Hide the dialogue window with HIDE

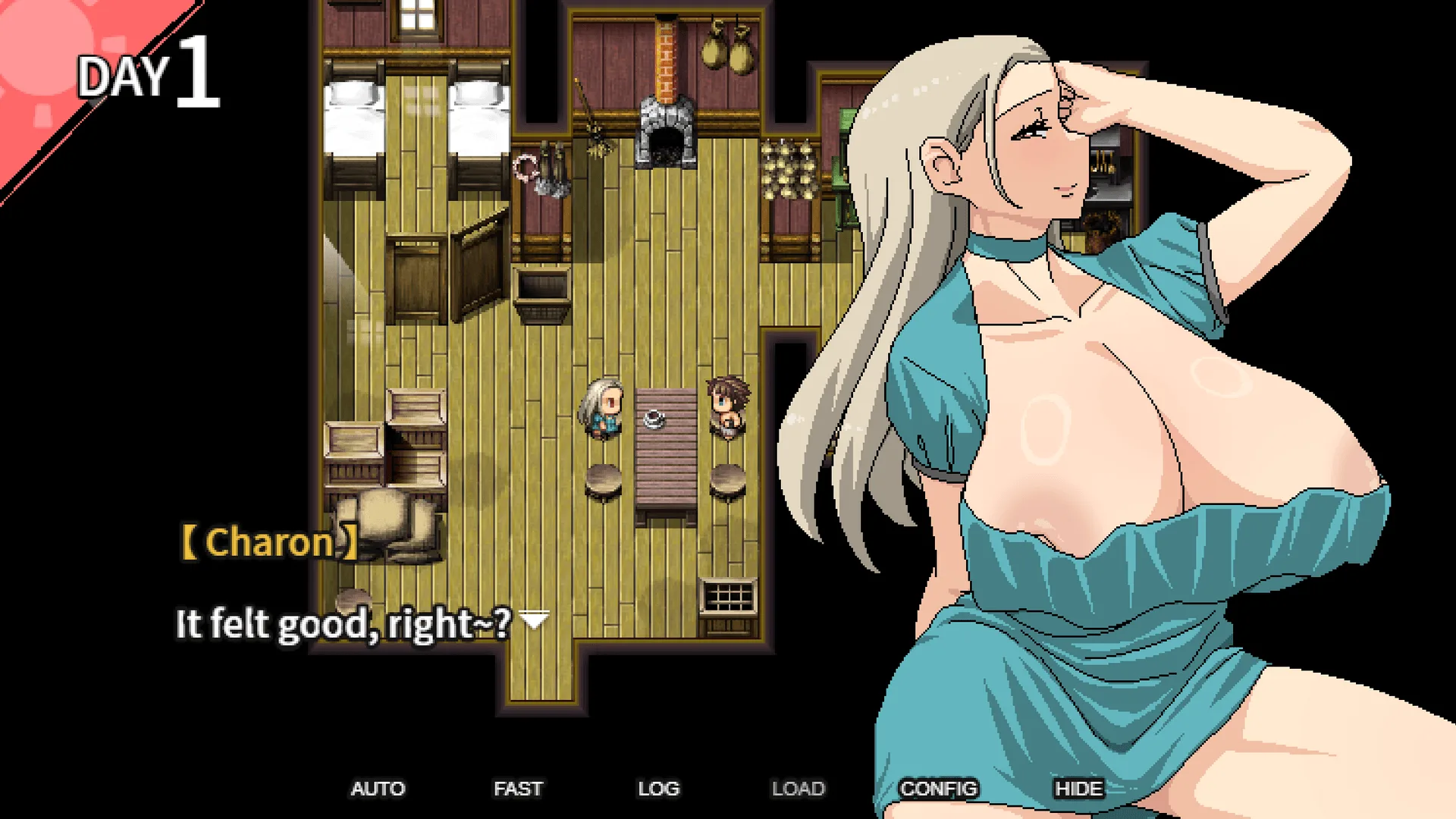point(1078,789)
